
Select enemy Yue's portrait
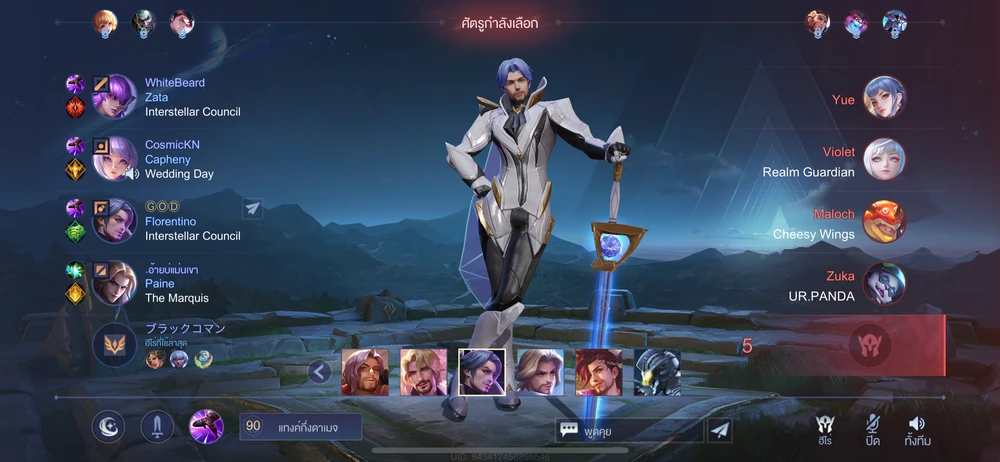(884, 98)
